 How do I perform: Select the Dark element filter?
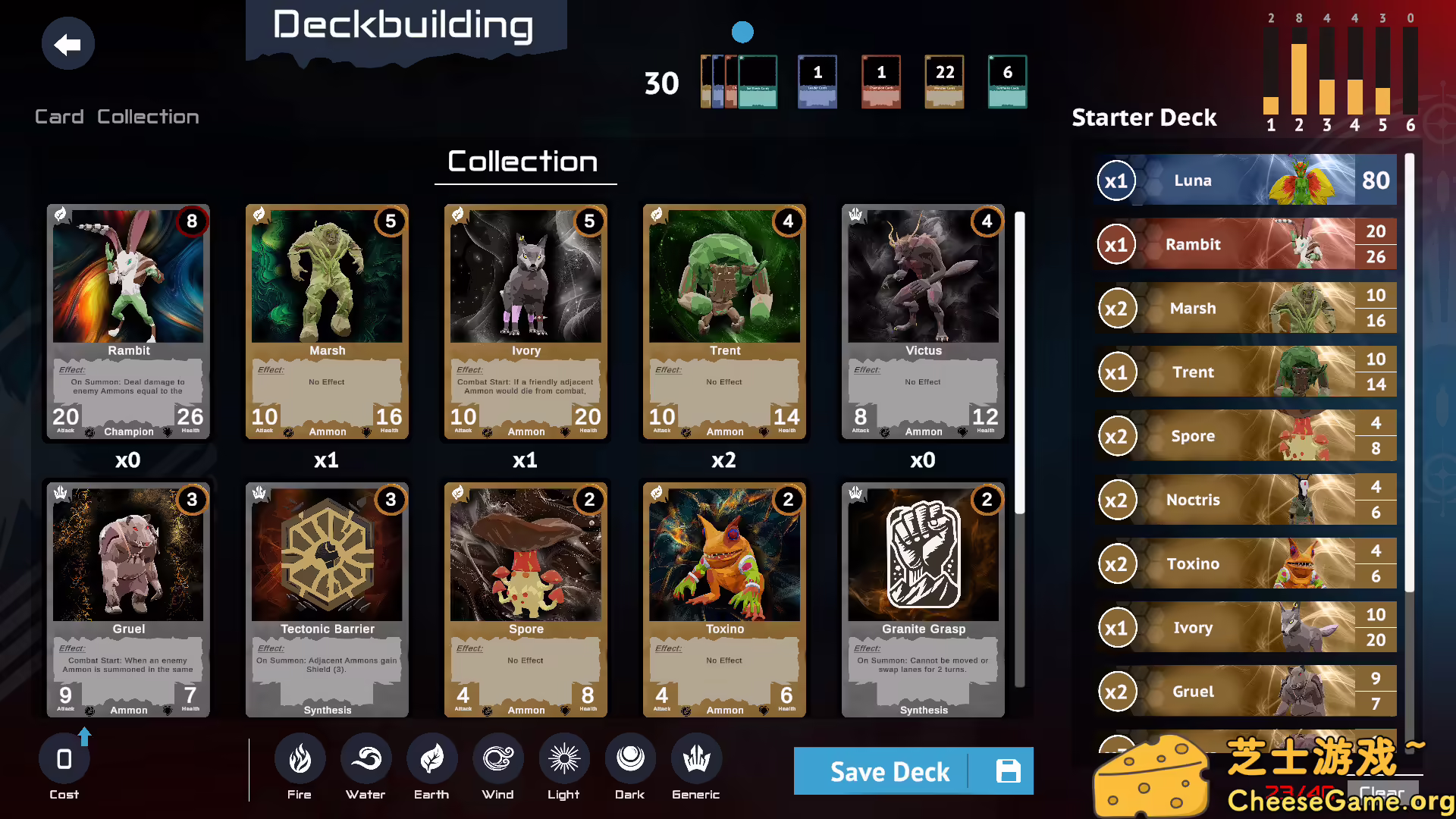(x=629, y=758)
